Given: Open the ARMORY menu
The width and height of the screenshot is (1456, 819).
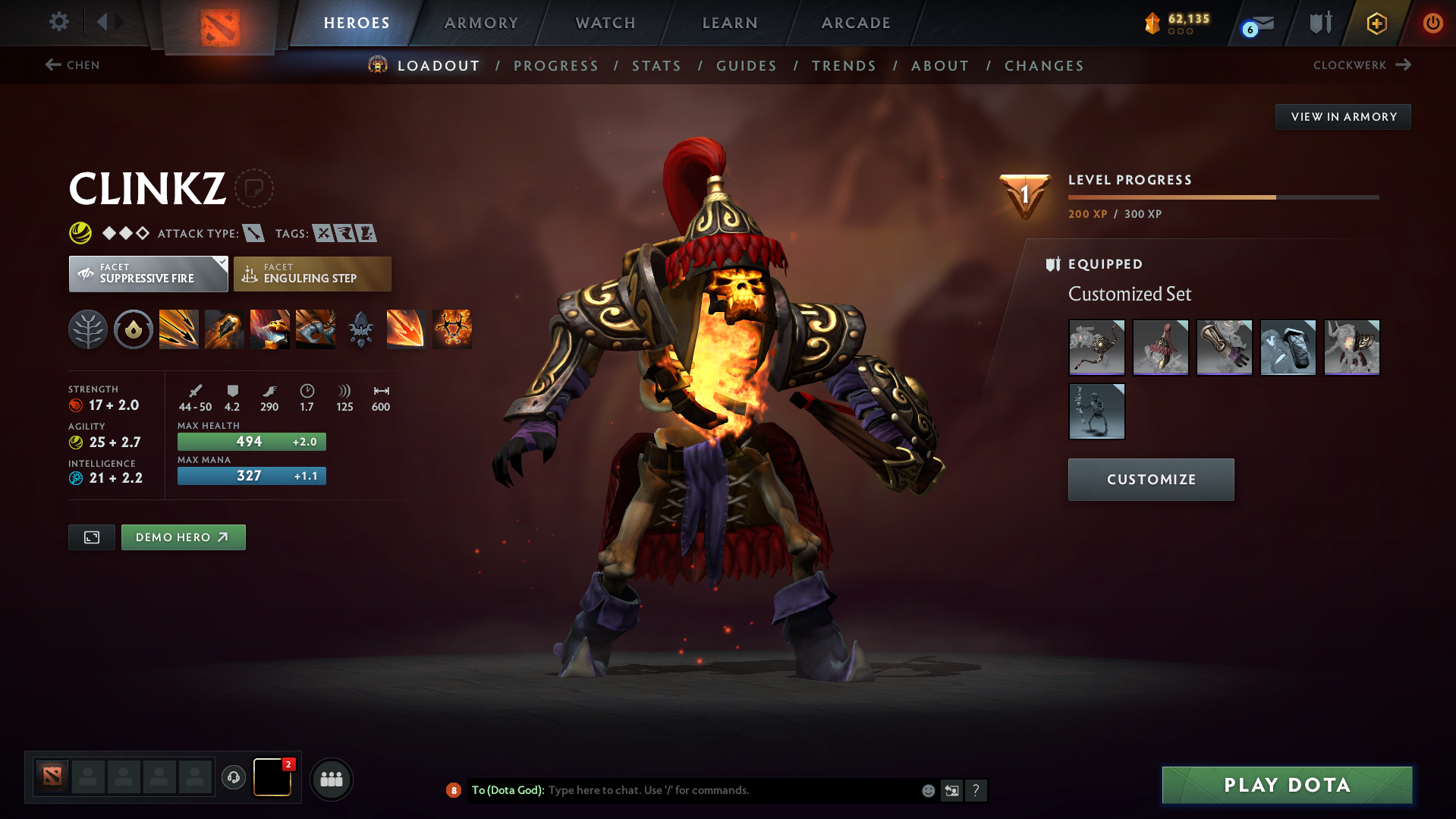Looking at the screenshot, I should click(481, 23).
